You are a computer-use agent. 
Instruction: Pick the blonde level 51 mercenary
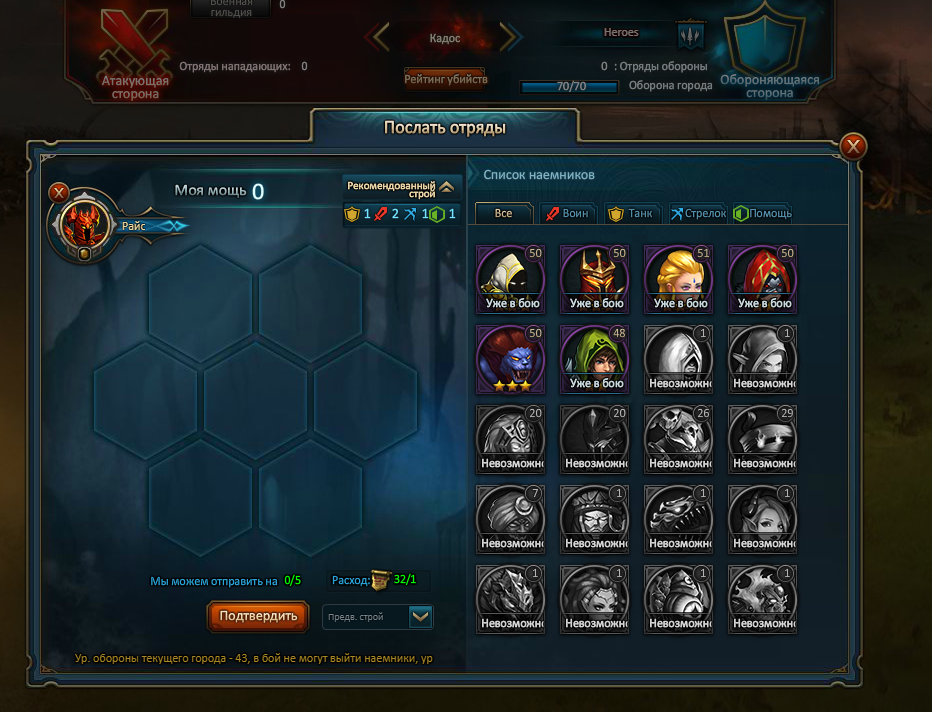point(680,276)
